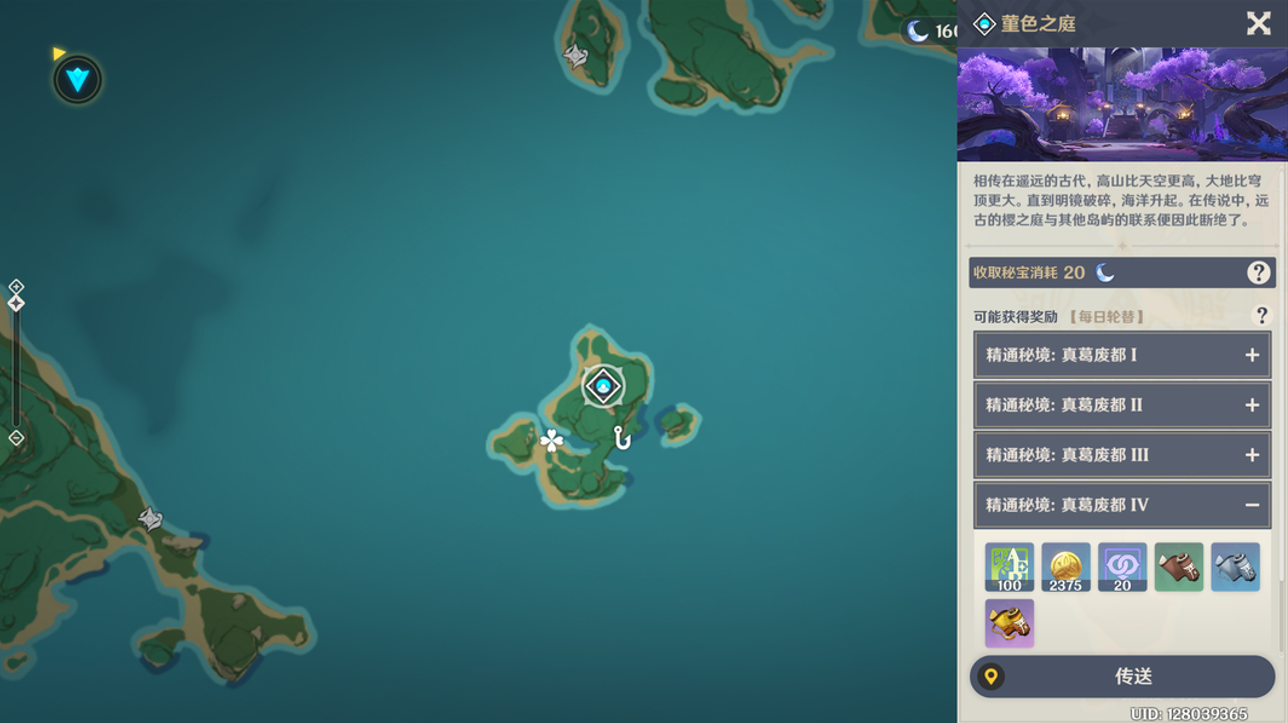Zoom out with the map slider minus
The height and width of the screenshot is (723, 1288).
point(16,438)
